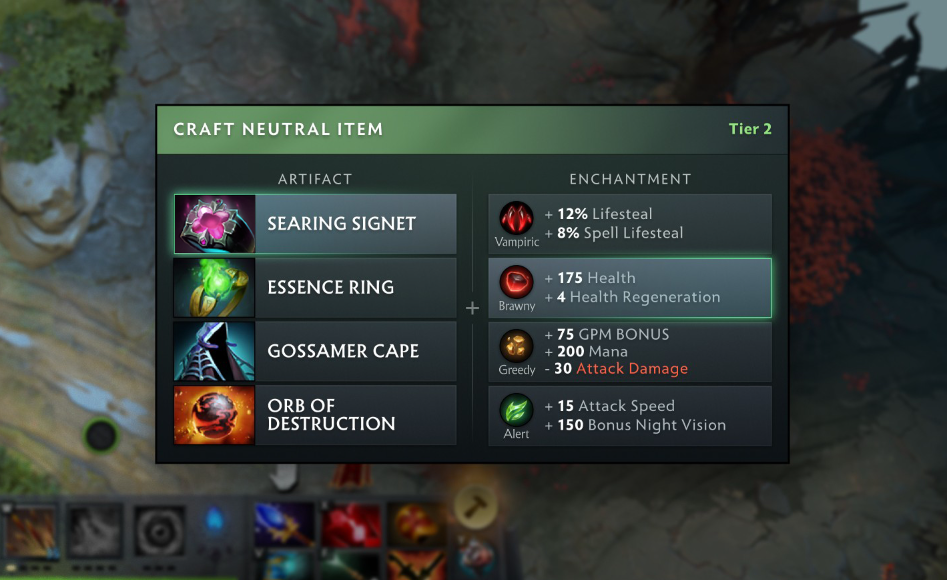Select the Brawny health enchantment
The image size is (947, 580).
pyautogui.click(x=630, y=288)
